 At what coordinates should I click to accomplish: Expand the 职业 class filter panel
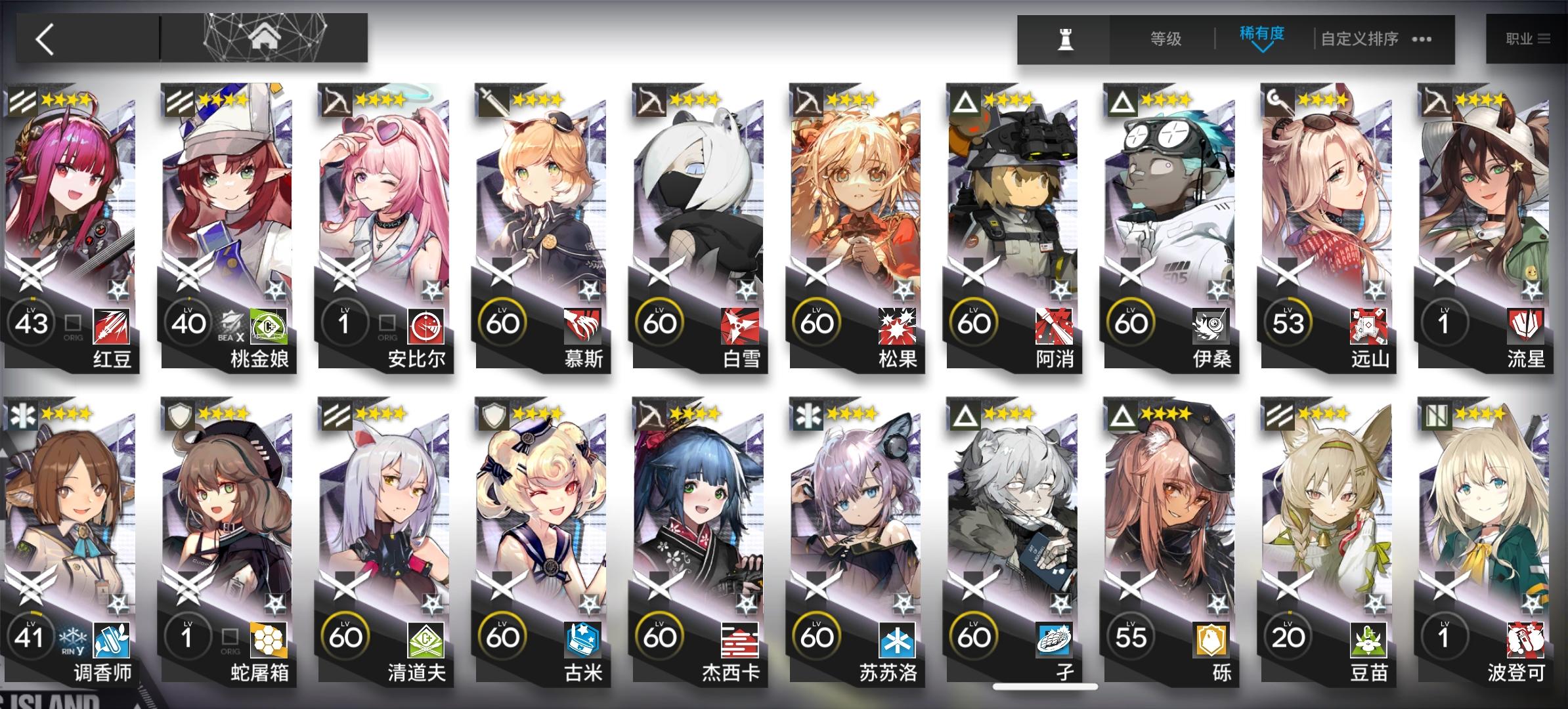(1528, 37)
